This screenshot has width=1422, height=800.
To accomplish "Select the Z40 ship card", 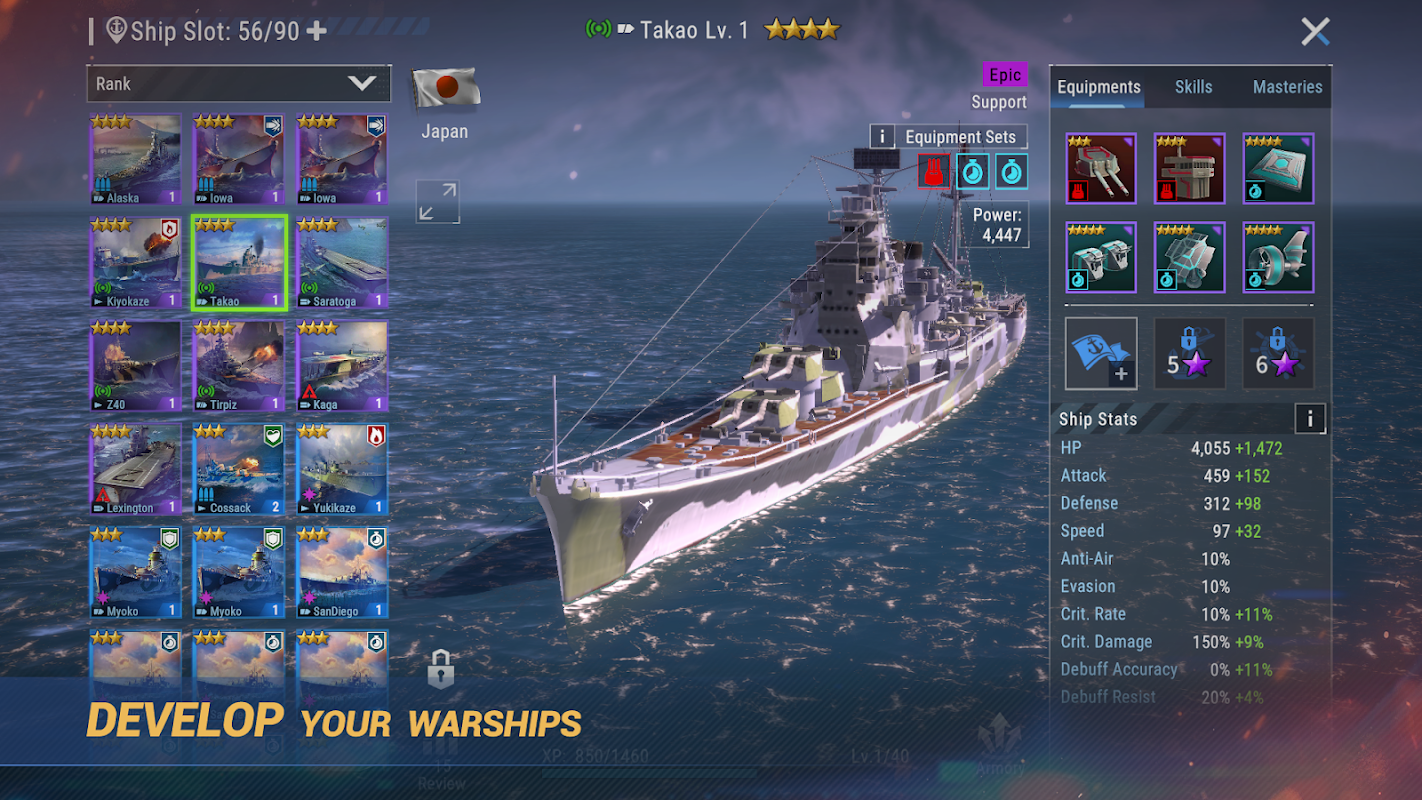I will (x=136, y=366).
